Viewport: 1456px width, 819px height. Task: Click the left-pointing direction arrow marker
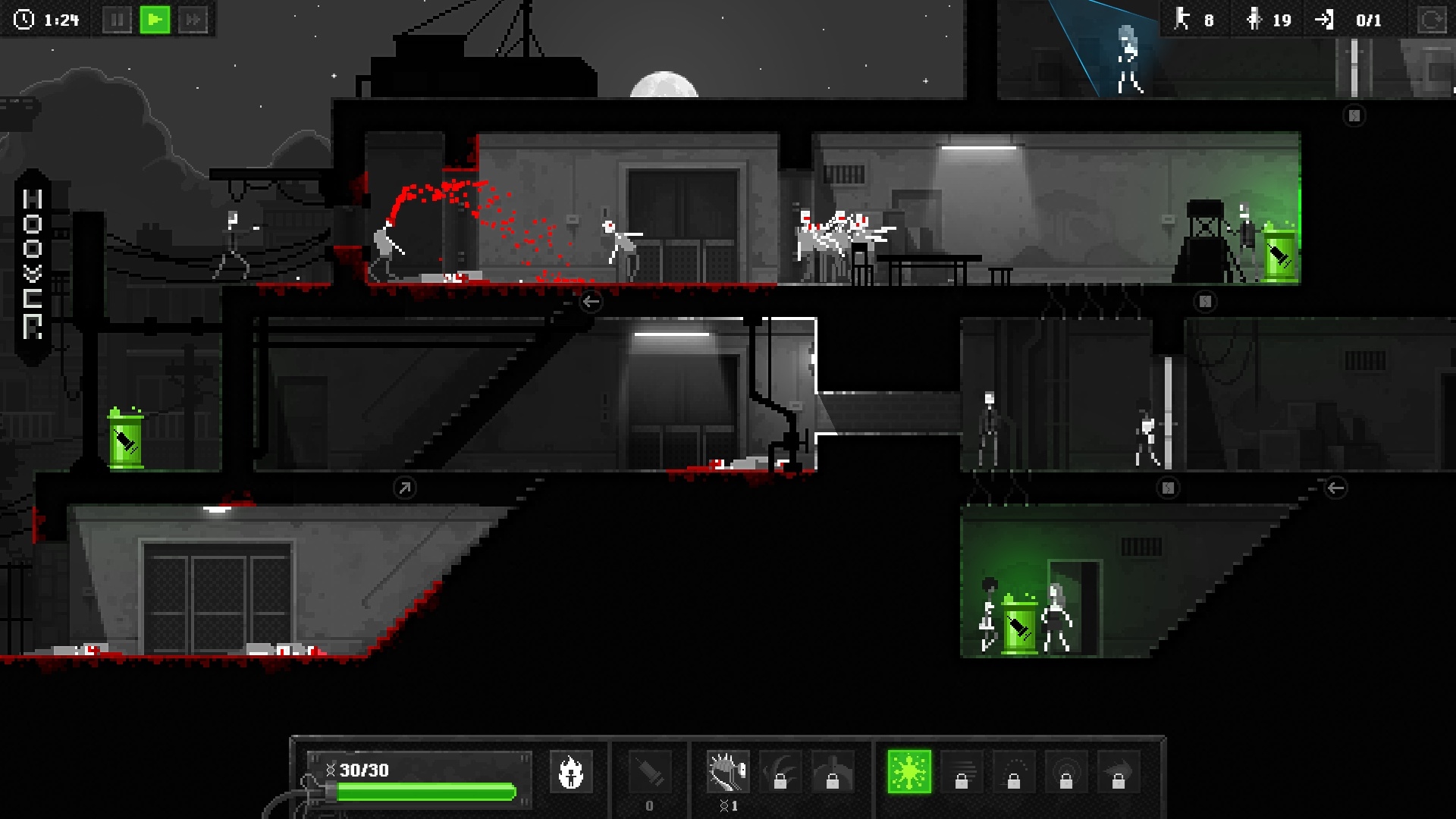click(591, 302)
